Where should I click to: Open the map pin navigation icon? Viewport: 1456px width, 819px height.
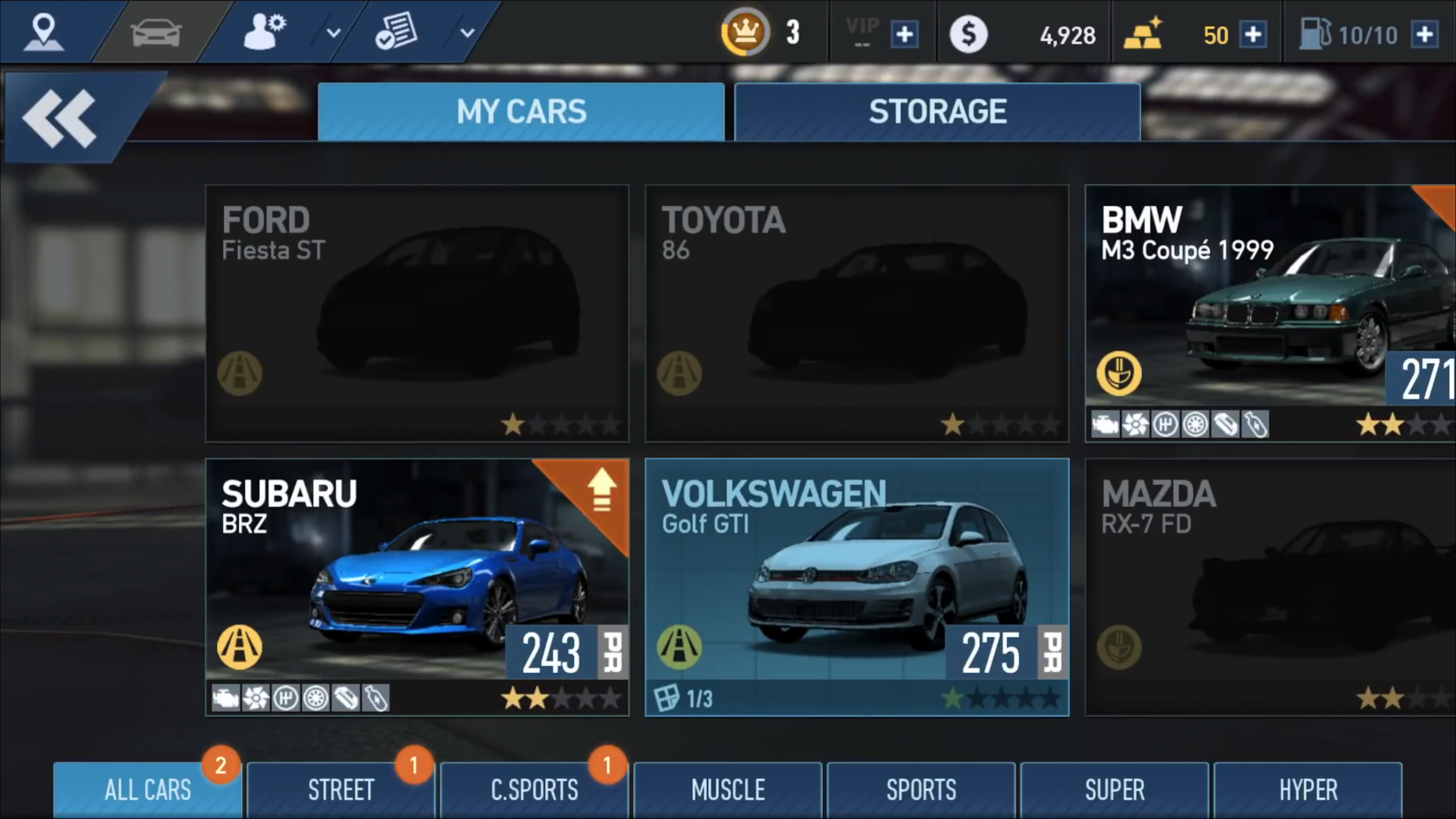[x=44, y=31]
